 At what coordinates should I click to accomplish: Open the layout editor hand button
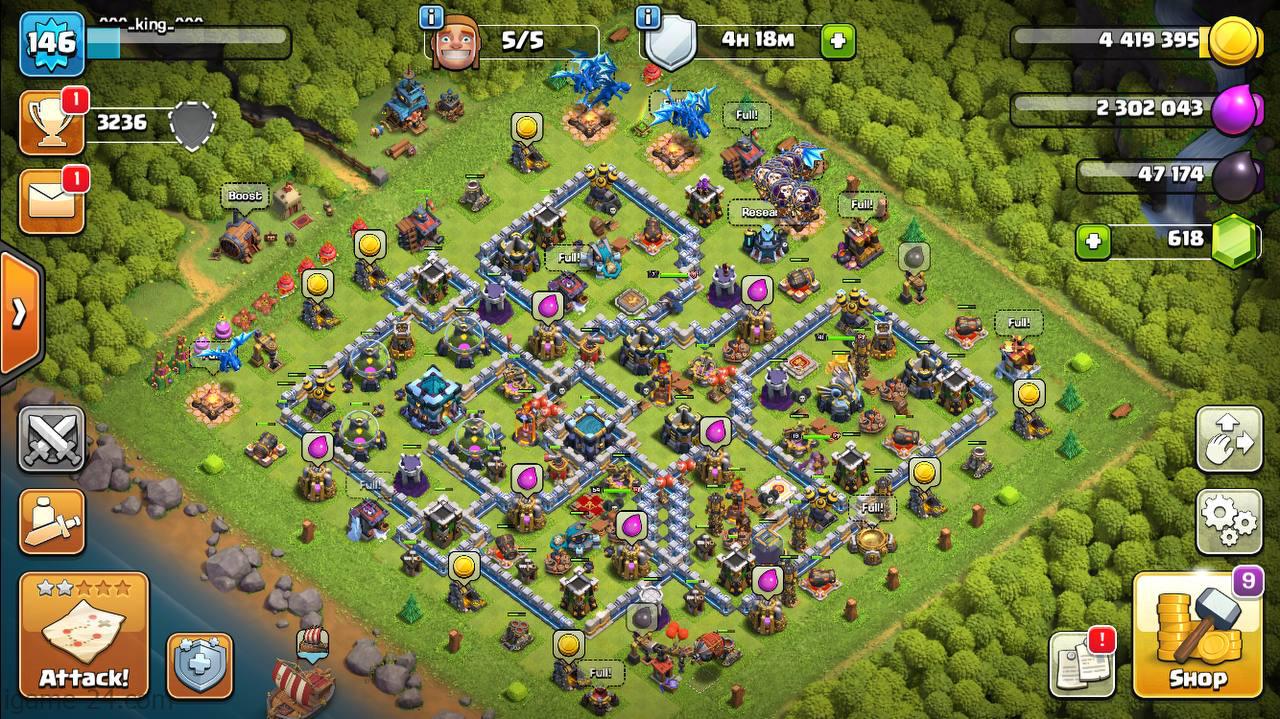pos(1229,439)
